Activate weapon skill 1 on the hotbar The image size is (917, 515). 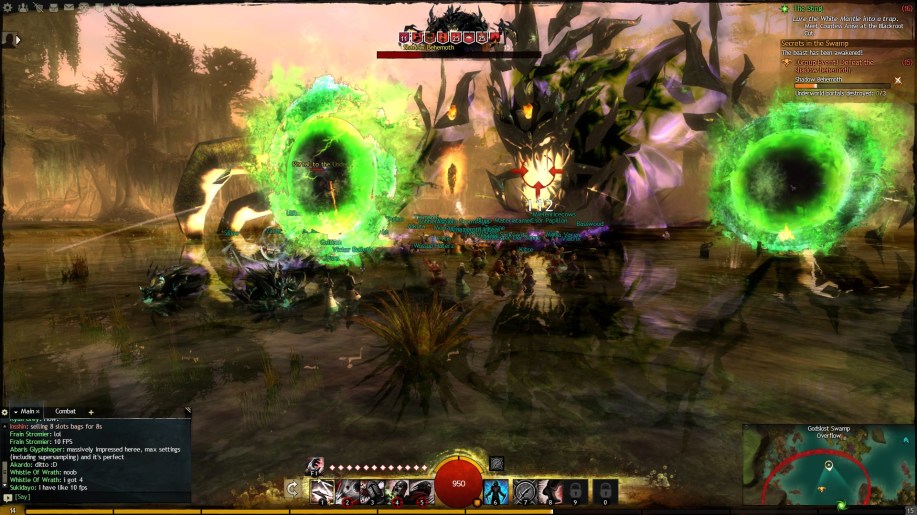pos(322,491)
